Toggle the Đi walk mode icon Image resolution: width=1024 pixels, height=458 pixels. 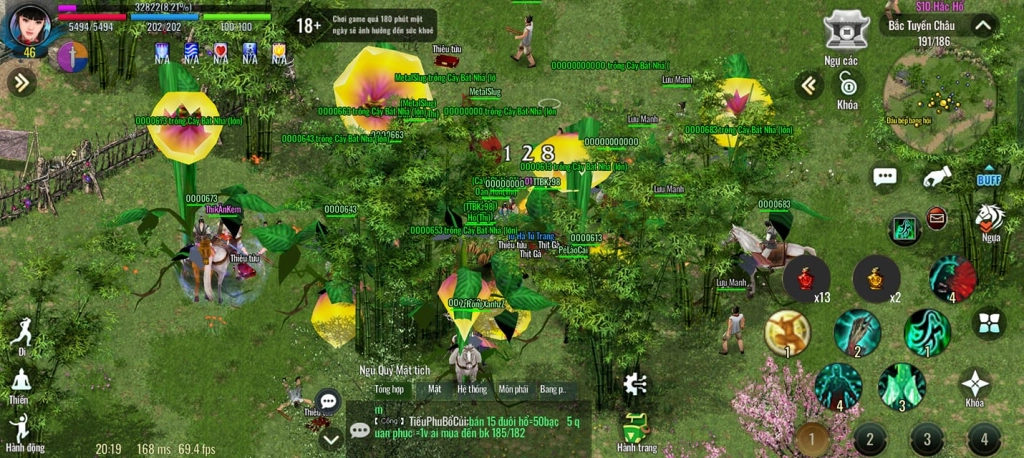(21, 335)
